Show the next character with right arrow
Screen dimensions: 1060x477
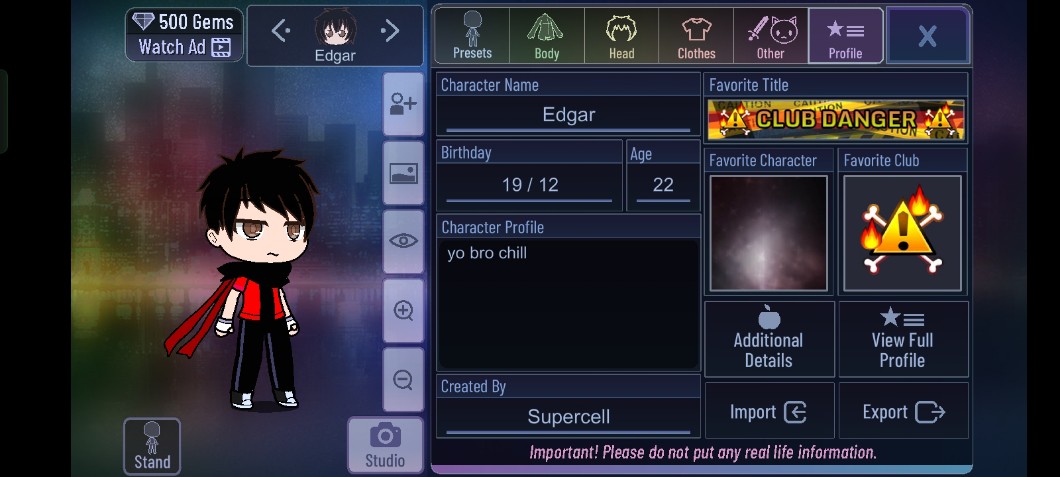tap(390, 31)
